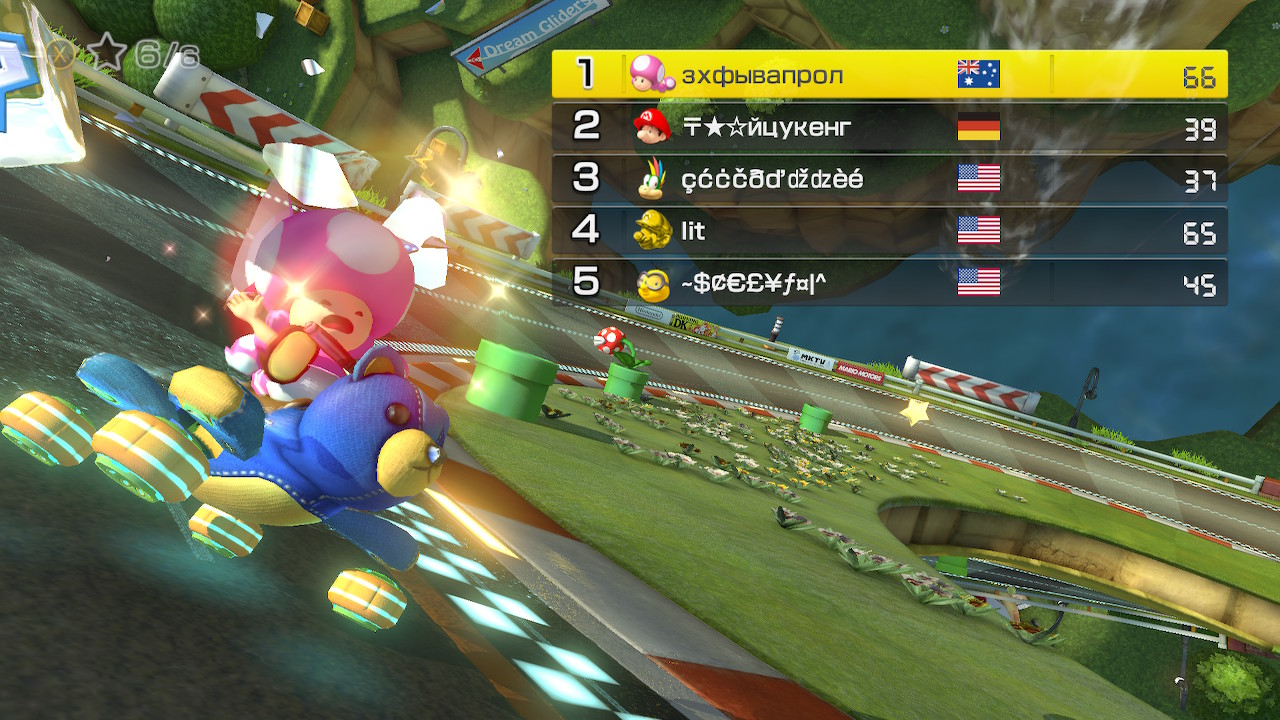Select first-place Toadette player row
The width and height of the screenshot is (1280, 720).
pyautogui.click(x=889, y=74)
